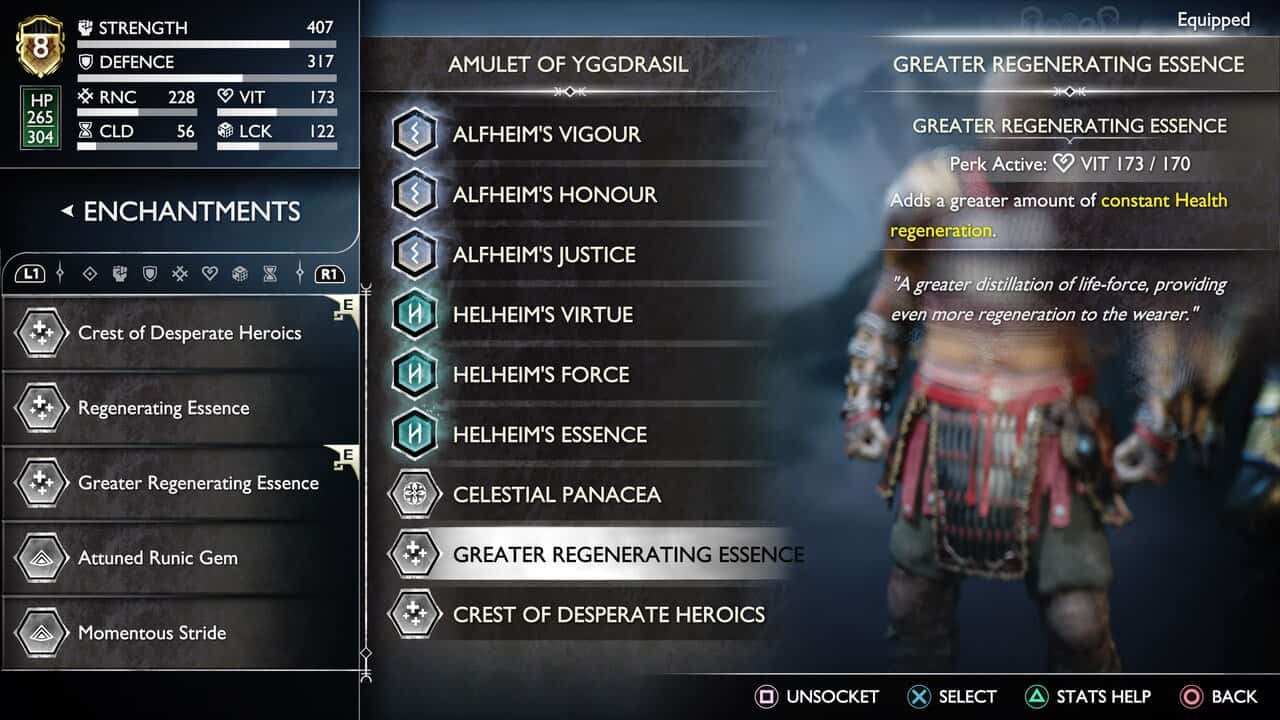Screen dimensions: 1280x720
Task: Select Alfheim's Justice amulet slot
Action: click(543, 254)
